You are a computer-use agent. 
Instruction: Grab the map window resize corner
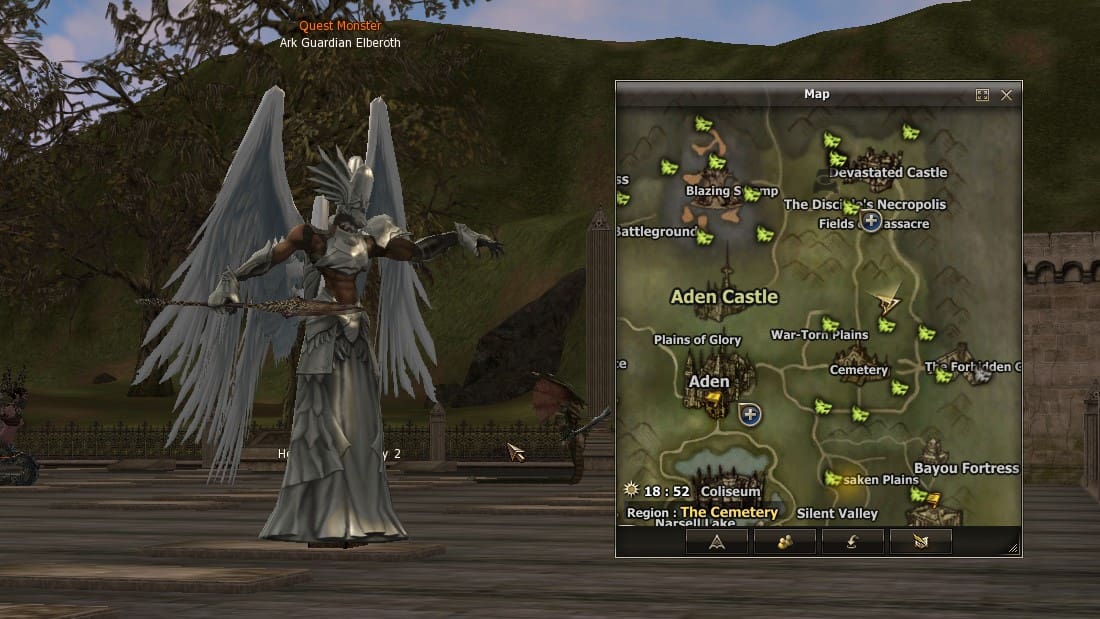coord(1013,548)
